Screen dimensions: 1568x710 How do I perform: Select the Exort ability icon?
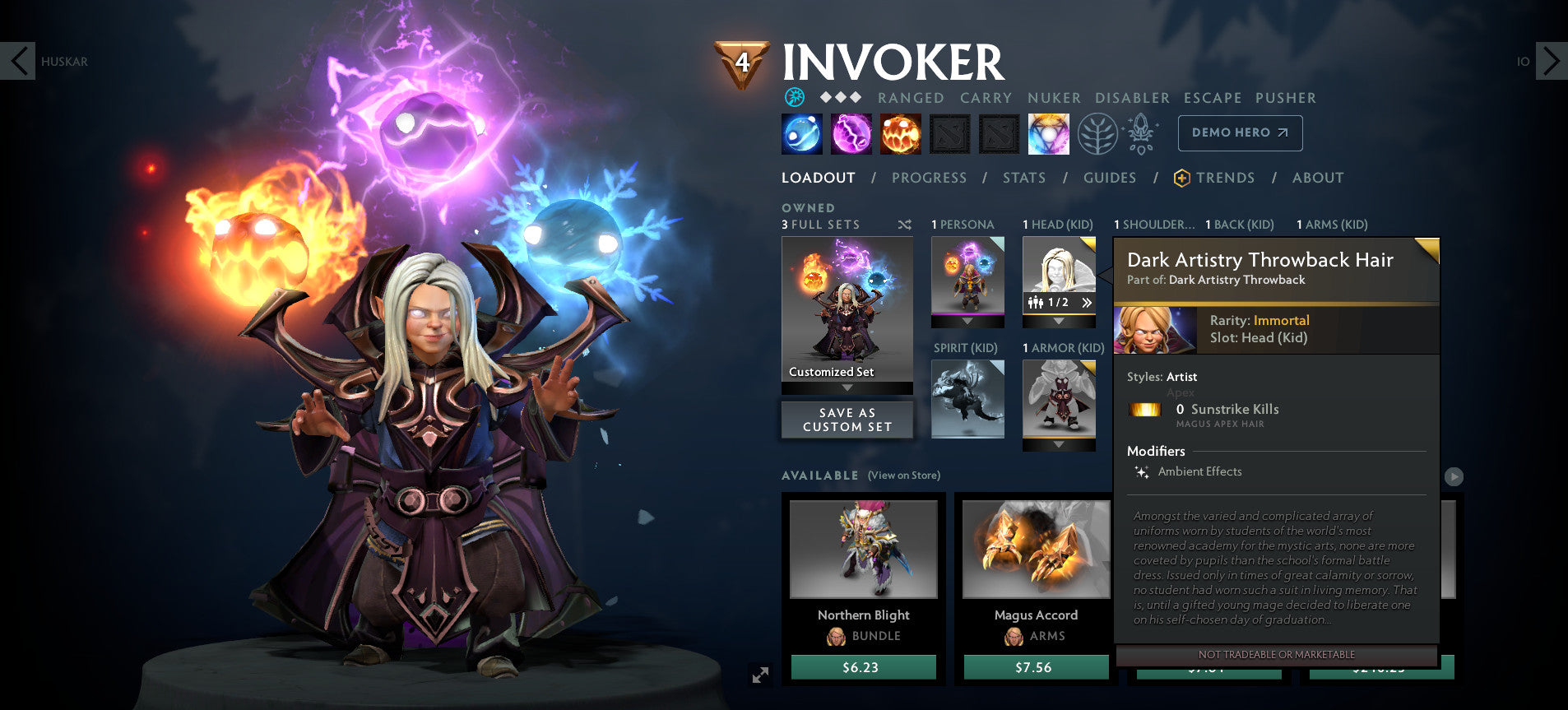click(x=902, y=133)
